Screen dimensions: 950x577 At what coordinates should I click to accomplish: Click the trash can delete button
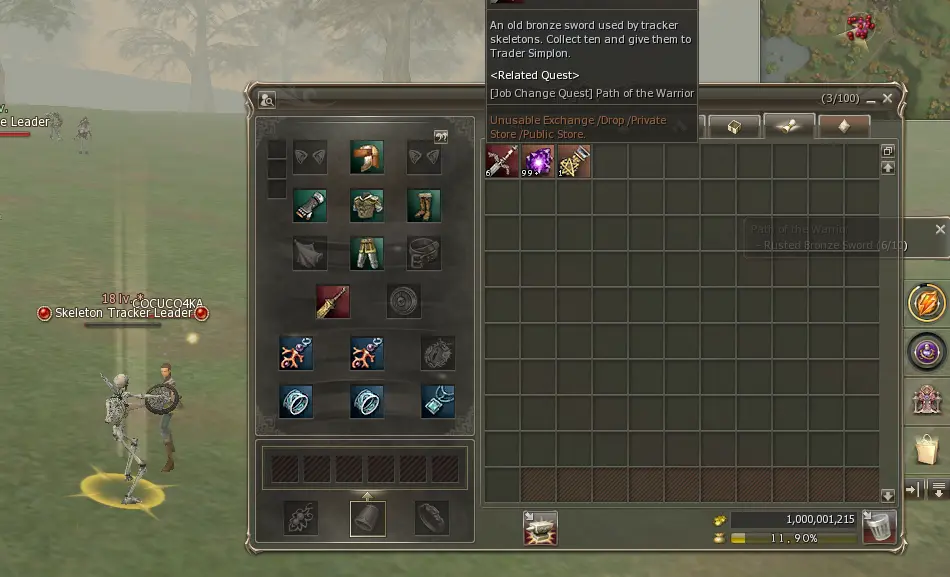(x=879, y=527)
